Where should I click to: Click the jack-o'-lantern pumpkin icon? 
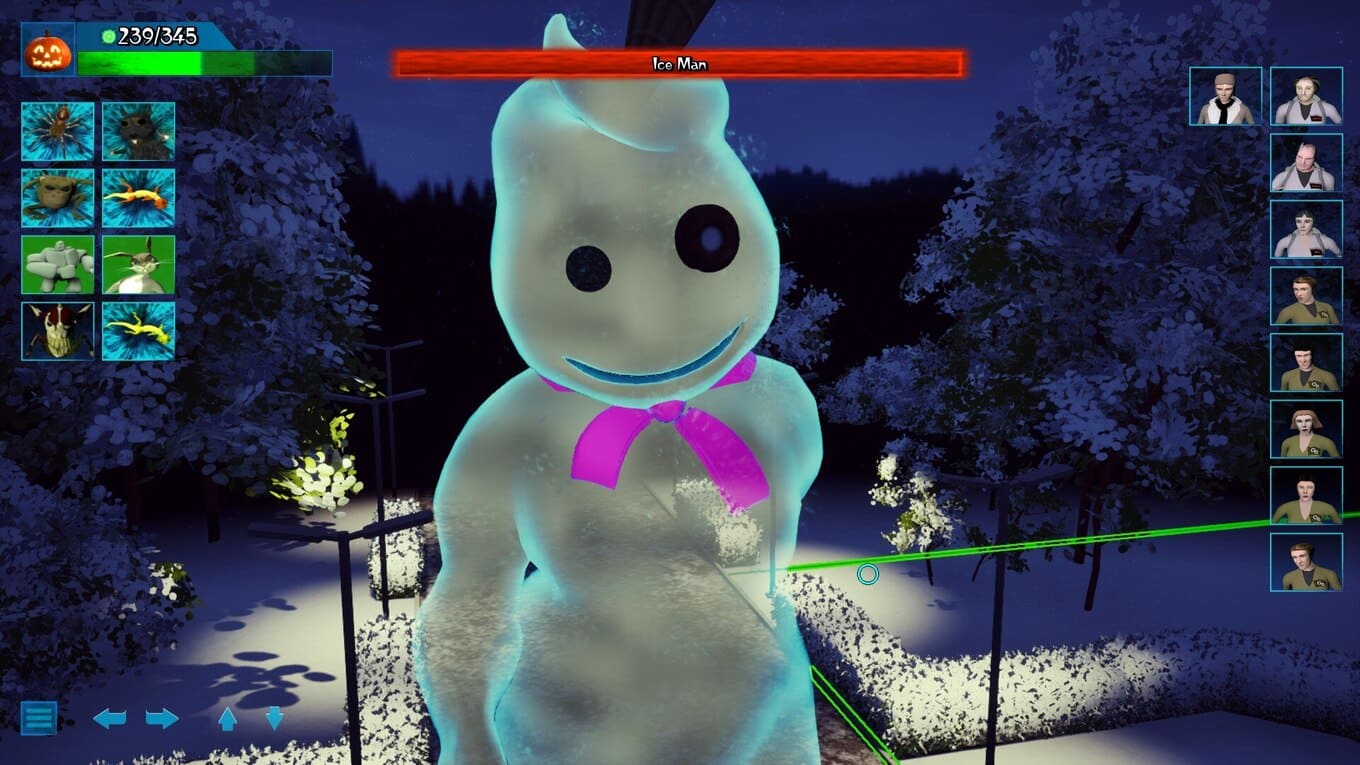[x=48, y=50]
